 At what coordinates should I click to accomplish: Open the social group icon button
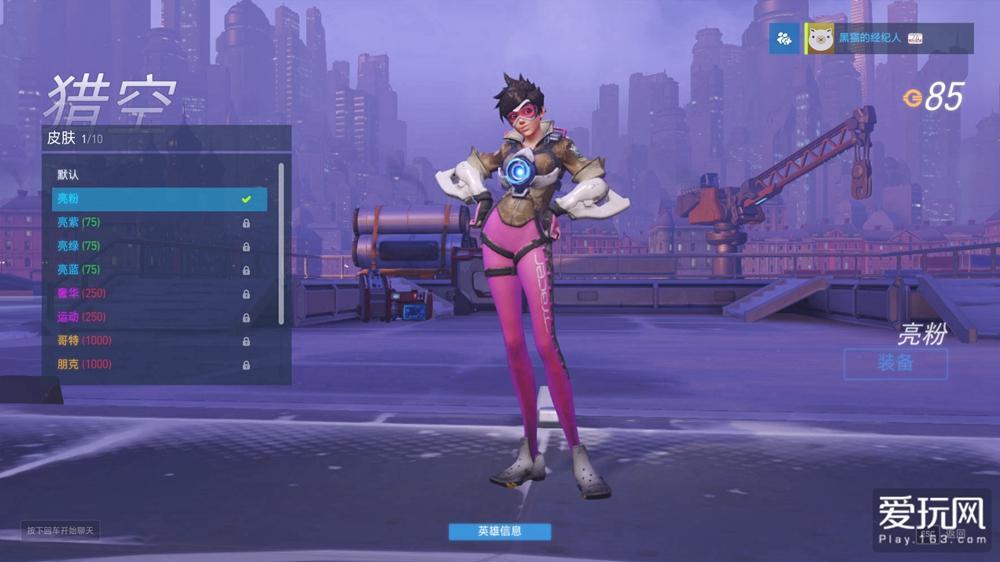pos(785,38)
